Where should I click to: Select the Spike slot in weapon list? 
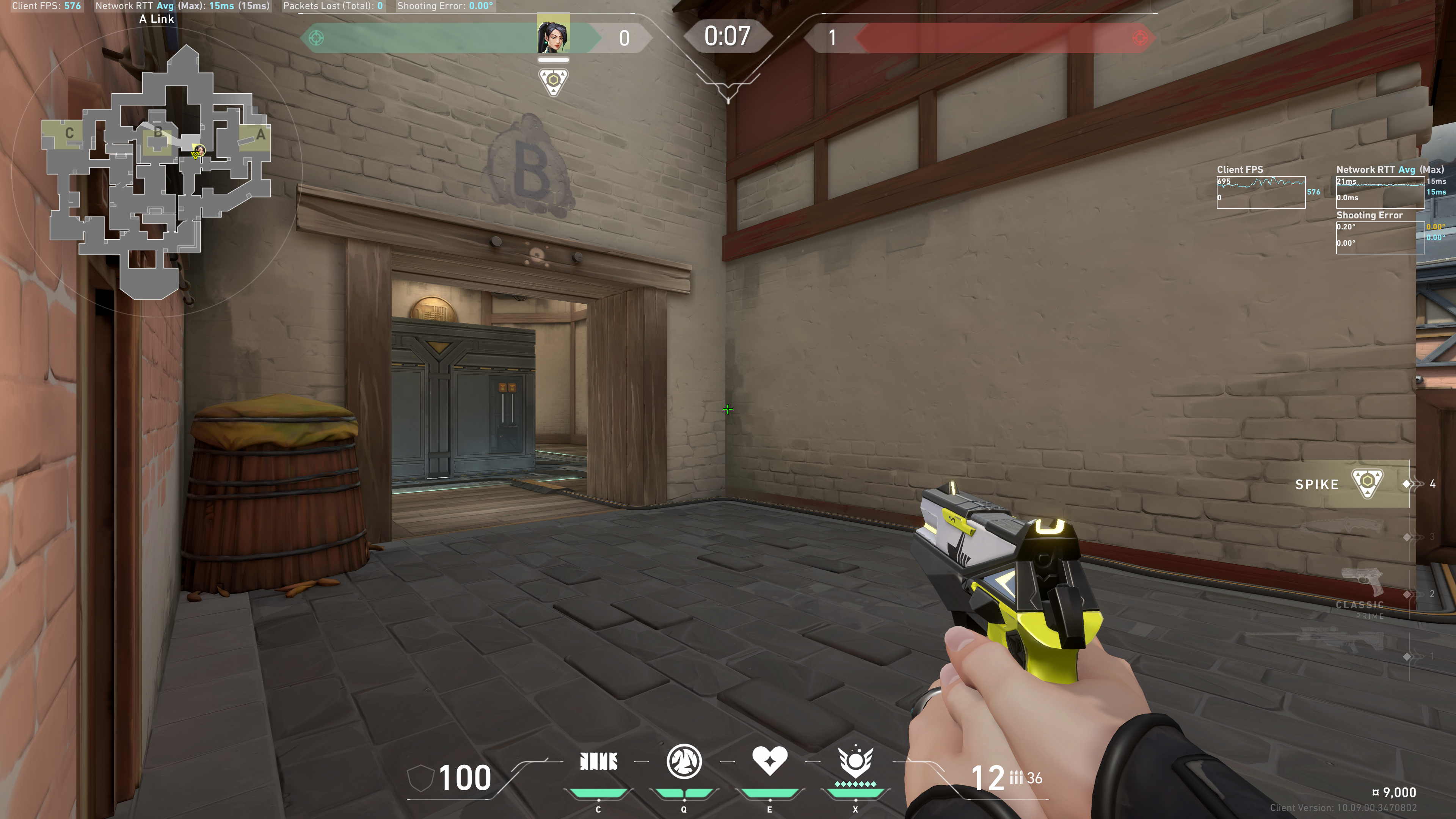pyautogui.click(x=1351, y=484)
